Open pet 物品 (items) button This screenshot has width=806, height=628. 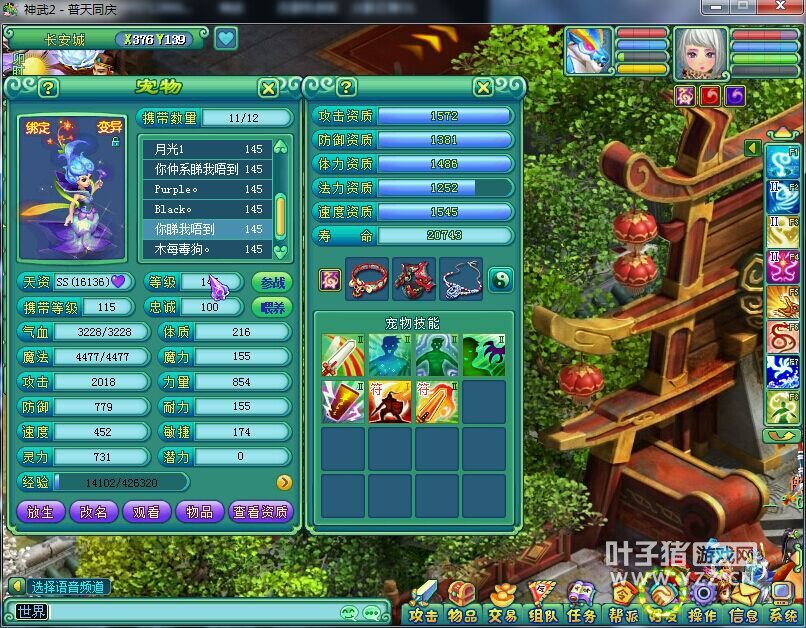tap(199, 511)
